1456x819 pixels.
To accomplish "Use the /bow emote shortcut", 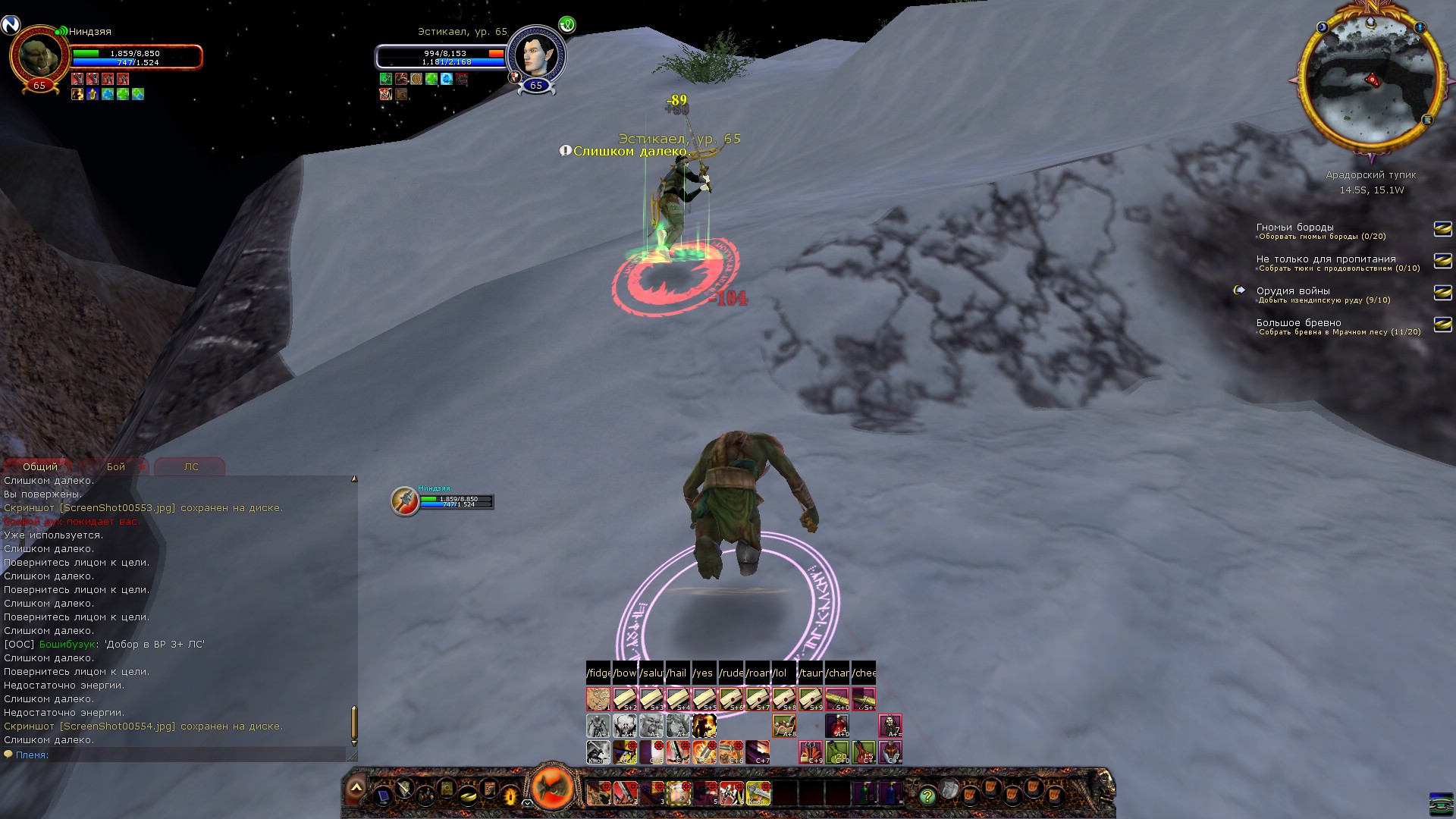I will 625,673.
